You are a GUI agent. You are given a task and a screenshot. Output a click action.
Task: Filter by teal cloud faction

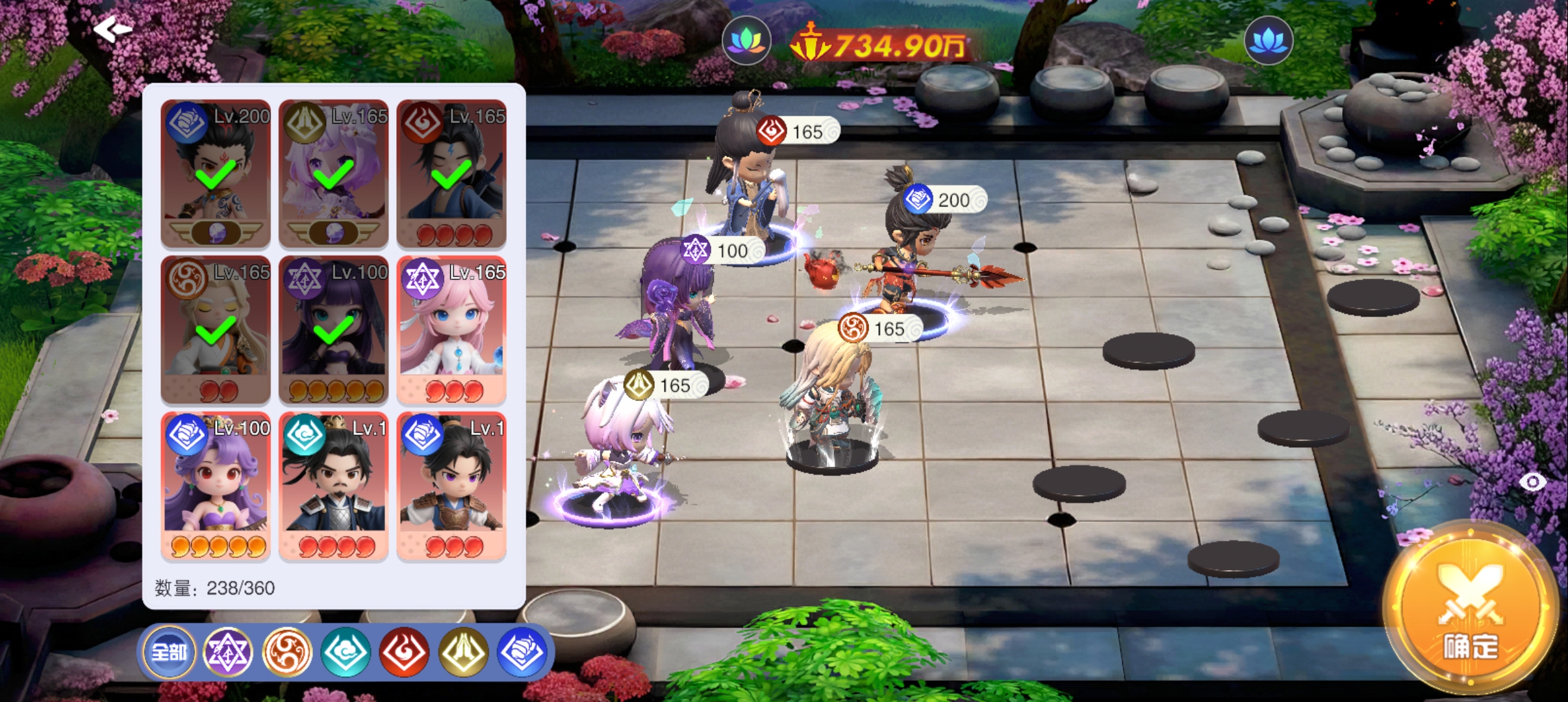click(346, 651)
